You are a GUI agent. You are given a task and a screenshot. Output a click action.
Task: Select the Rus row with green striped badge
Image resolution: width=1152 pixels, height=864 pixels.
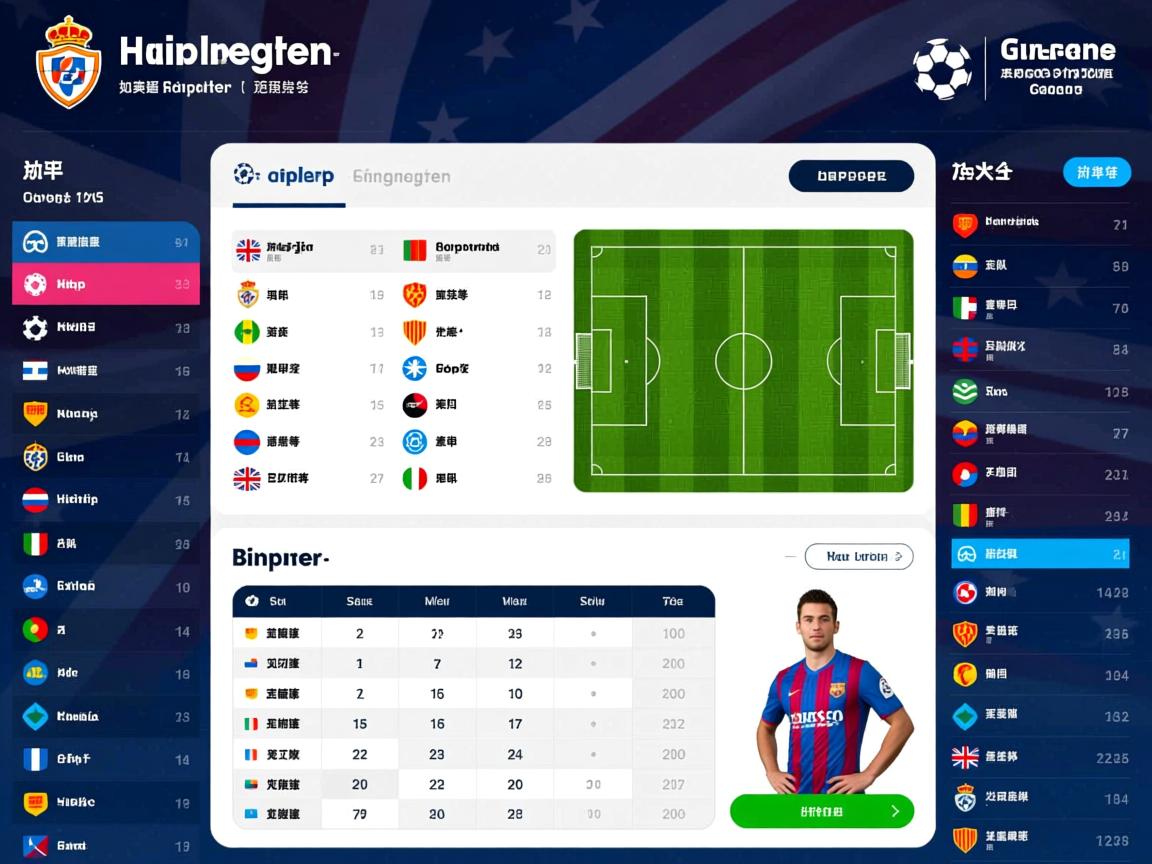pos(1040,391)
